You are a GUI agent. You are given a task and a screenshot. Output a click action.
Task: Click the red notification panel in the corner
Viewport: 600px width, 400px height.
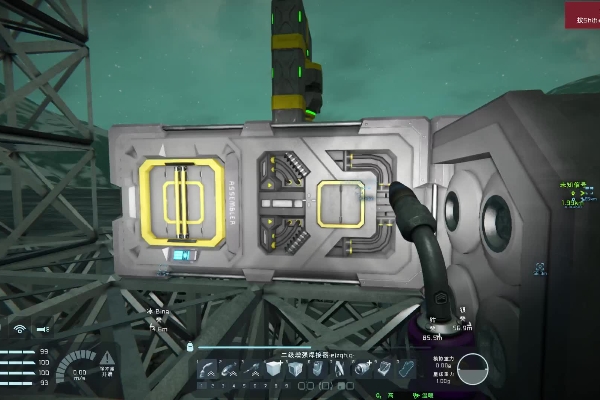(582, 15)
